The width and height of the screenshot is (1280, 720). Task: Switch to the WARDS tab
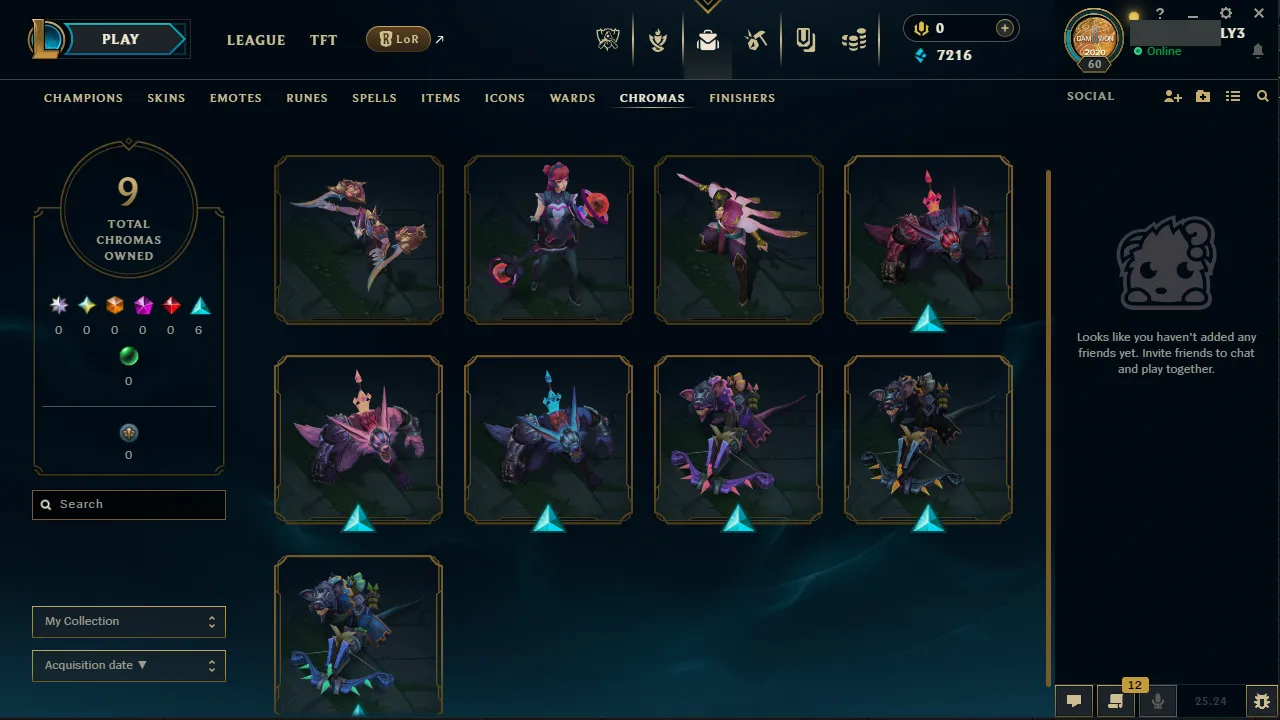[x=572, y=98]
